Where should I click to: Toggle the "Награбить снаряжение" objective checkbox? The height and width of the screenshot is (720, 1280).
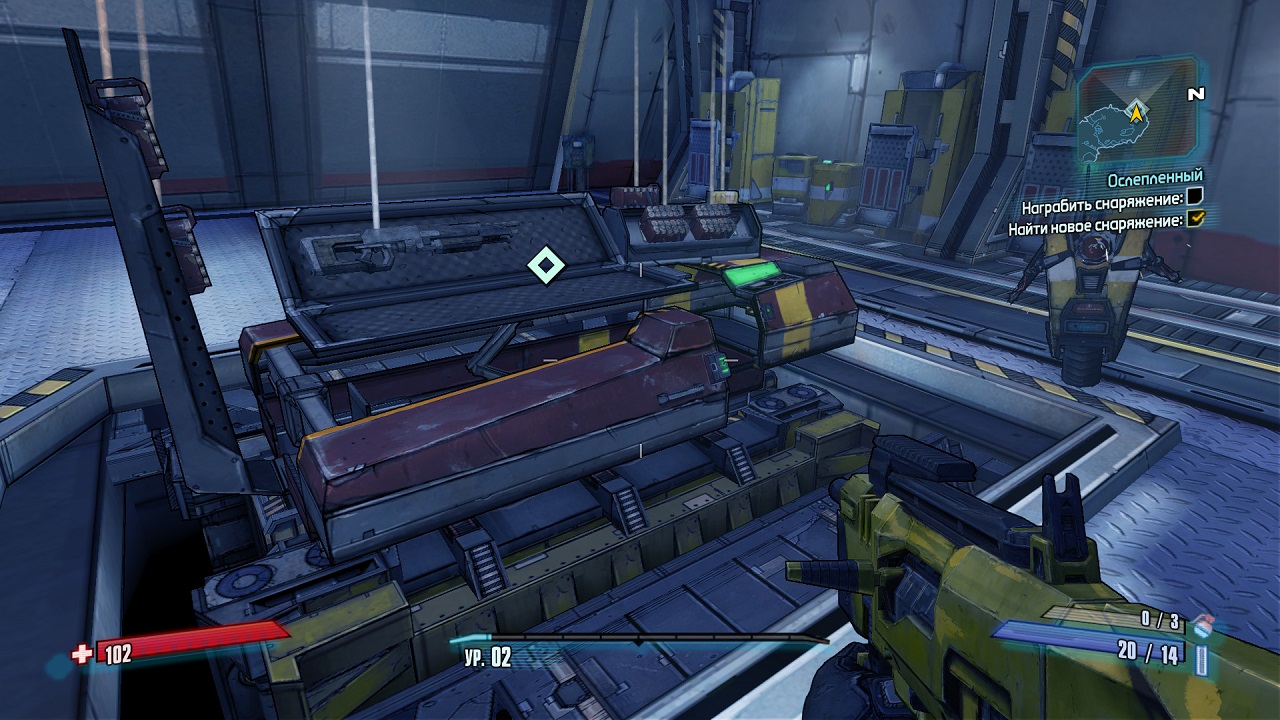coord(1195,196)
